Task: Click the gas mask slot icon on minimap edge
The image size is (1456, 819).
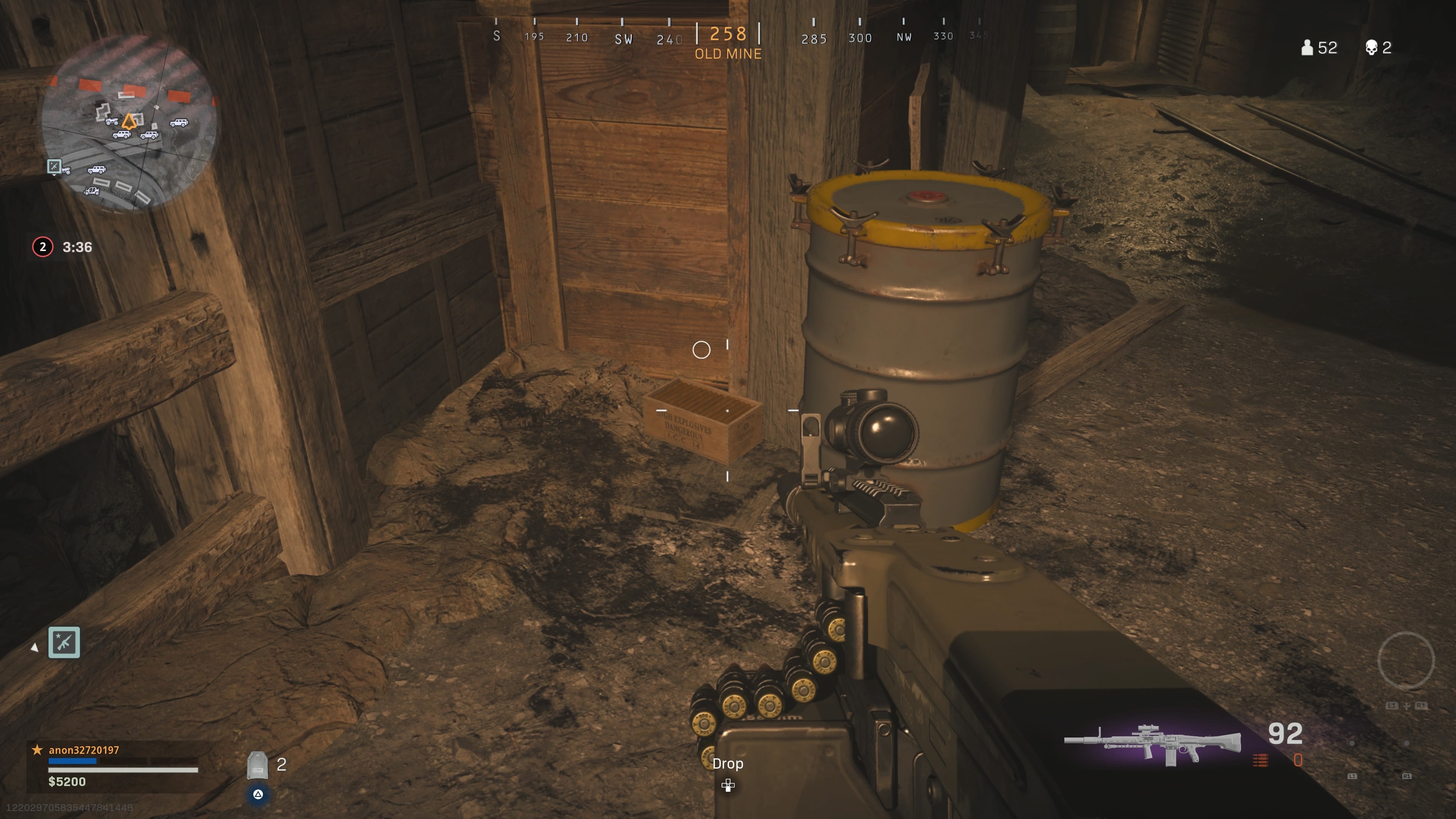Action: click(54, 166)
